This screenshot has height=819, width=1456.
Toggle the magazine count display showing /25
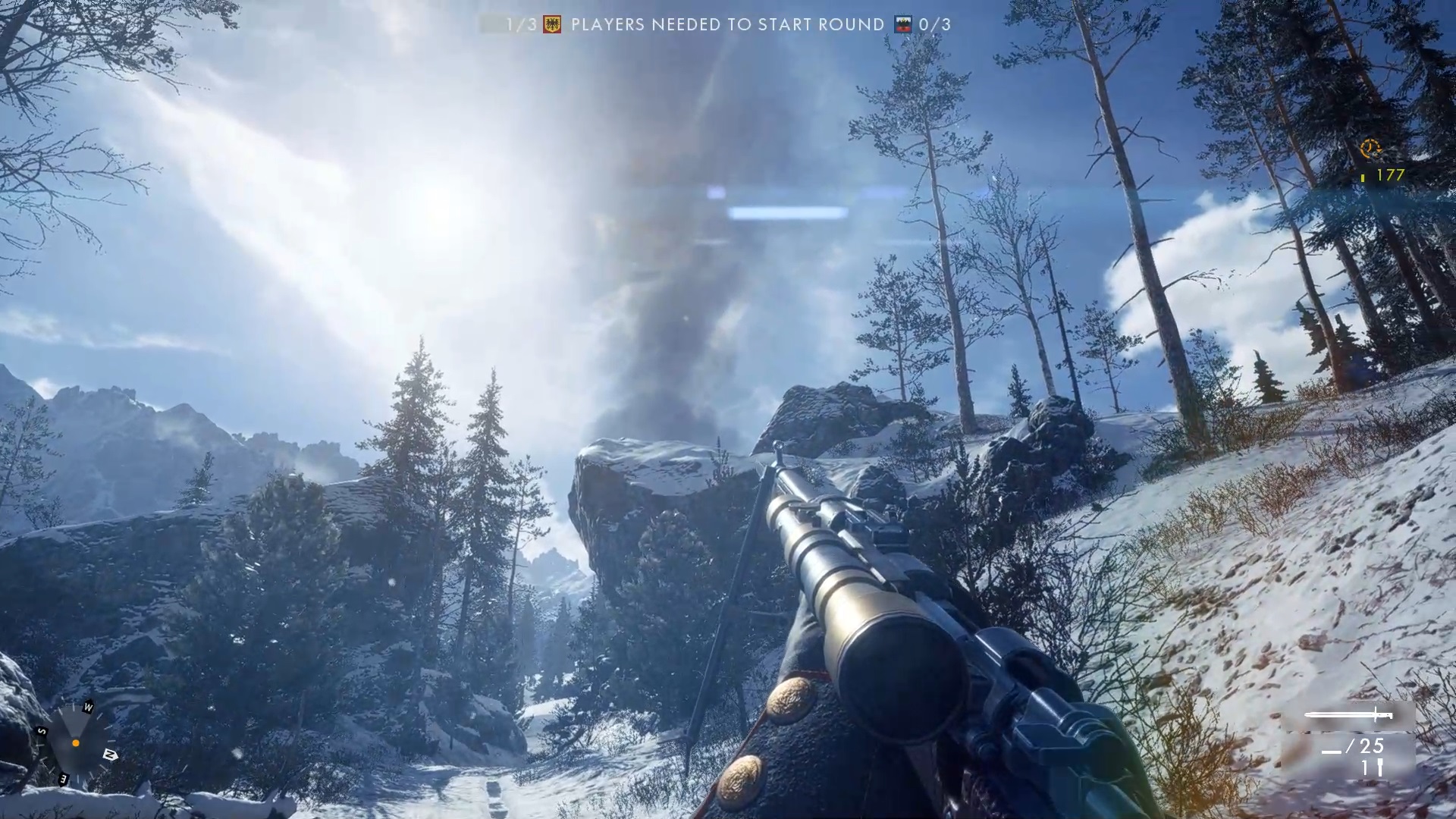pos(1353,746)
